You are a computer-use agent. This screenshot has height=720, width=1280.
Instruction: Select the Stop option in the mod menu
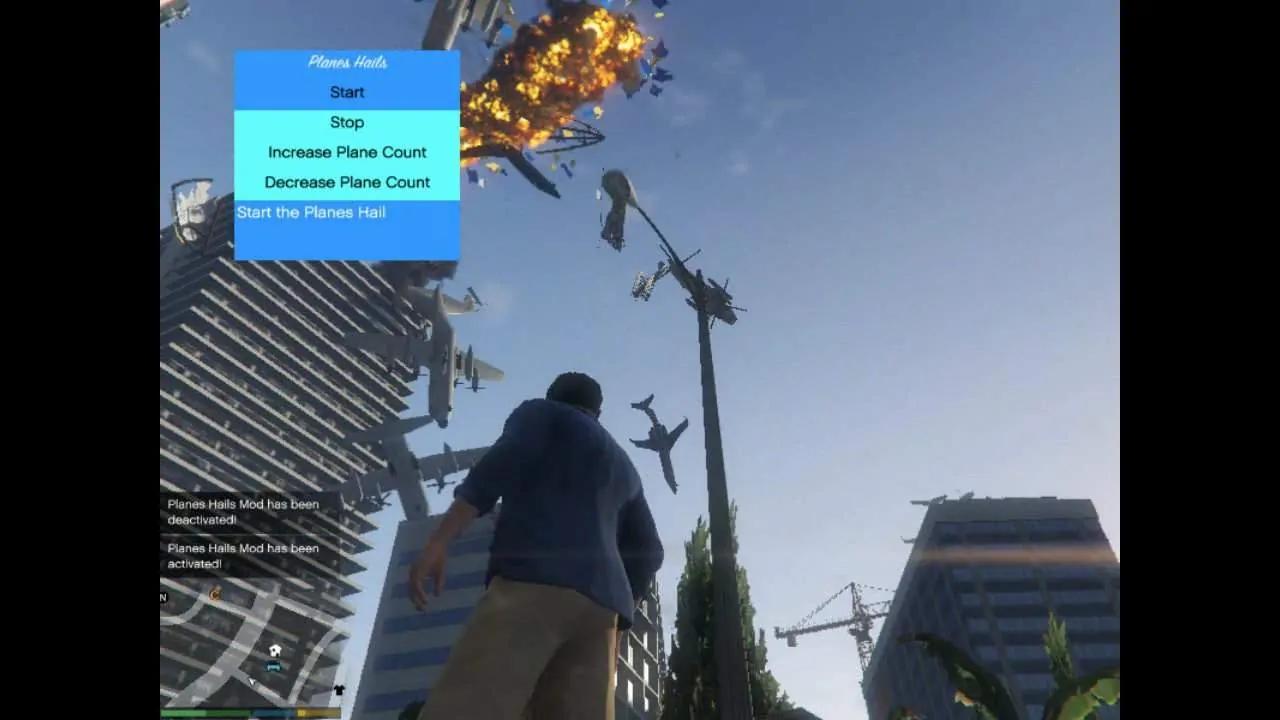coord(346,122)
